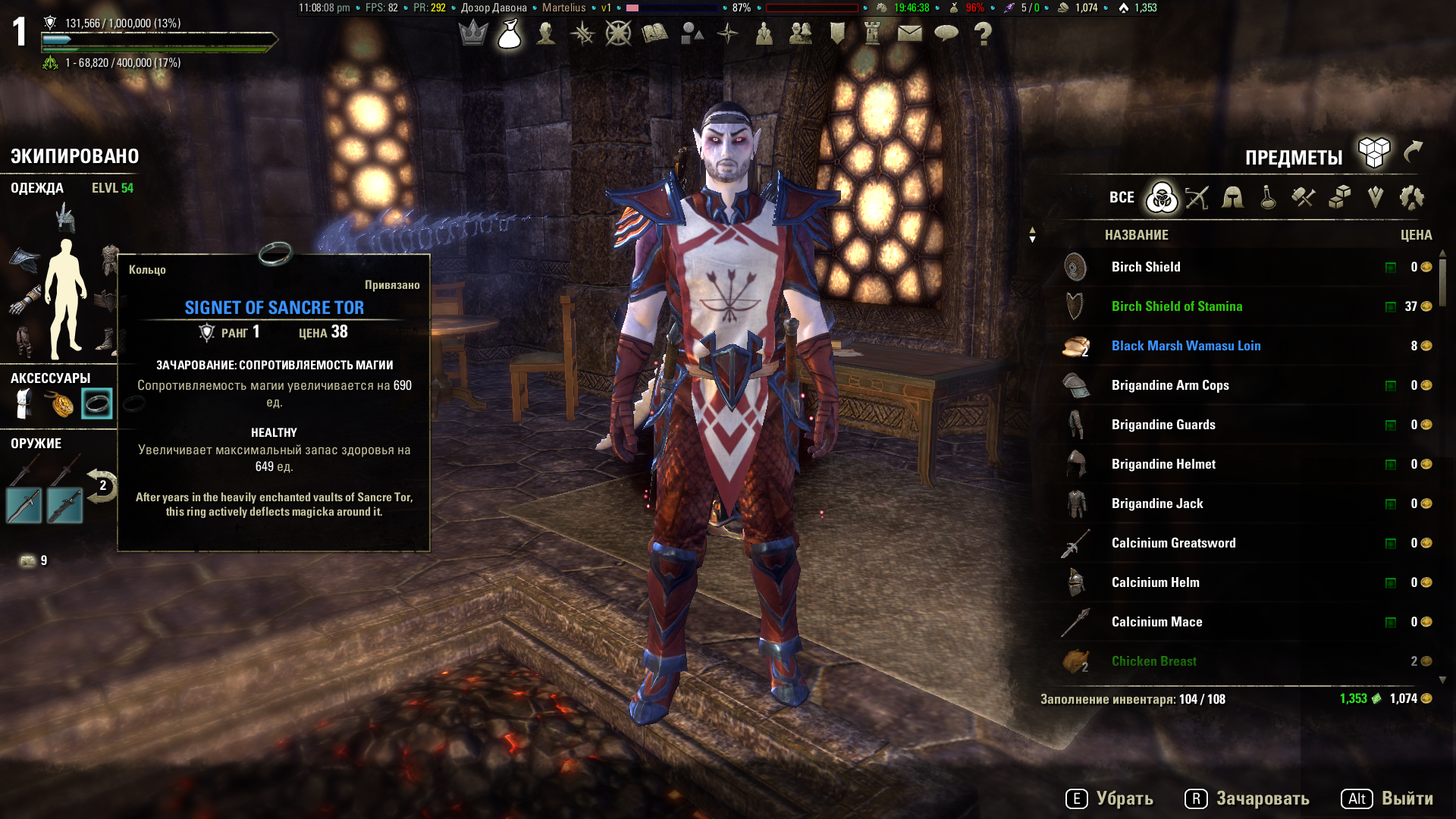Image resolution: width=1456 pixels, height=819 pixels.
Task: Select the Birch Shield of Stamina row
Action: [1176, 306]
